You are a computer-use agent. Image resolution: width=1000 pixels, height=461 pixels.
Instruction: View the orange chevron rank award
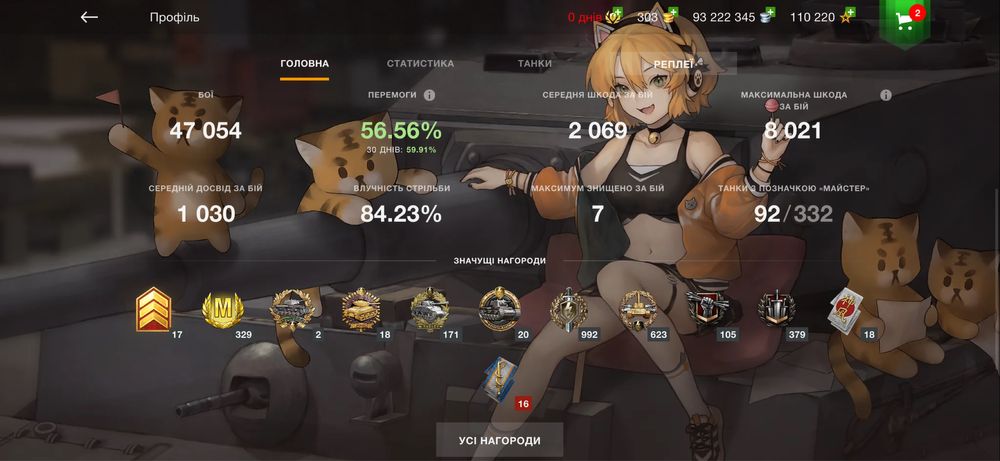click(x=153, y=312)
